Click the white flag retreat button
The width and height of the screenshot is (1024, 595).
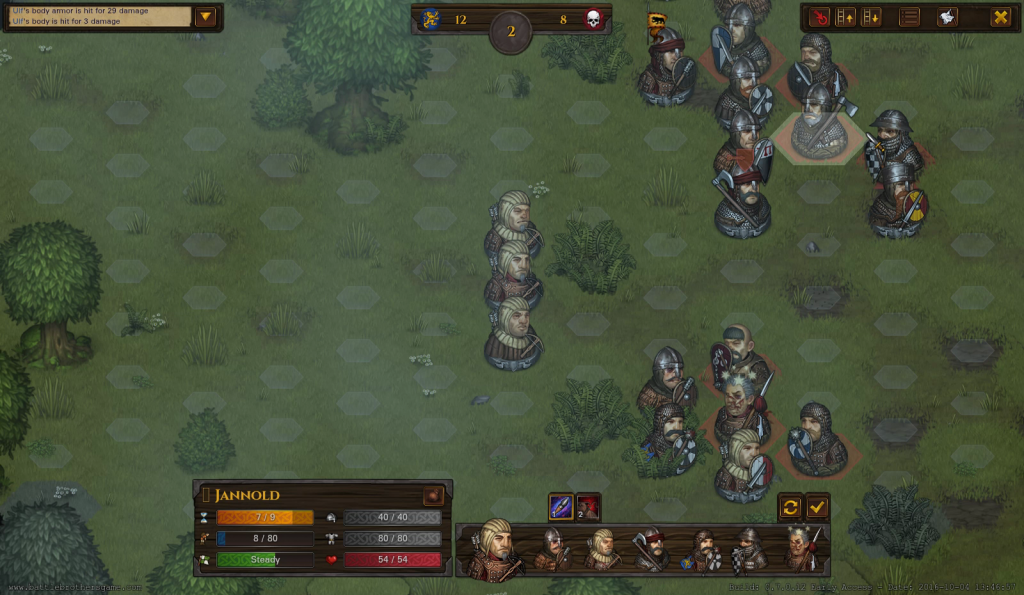click(x=946, y=17)
